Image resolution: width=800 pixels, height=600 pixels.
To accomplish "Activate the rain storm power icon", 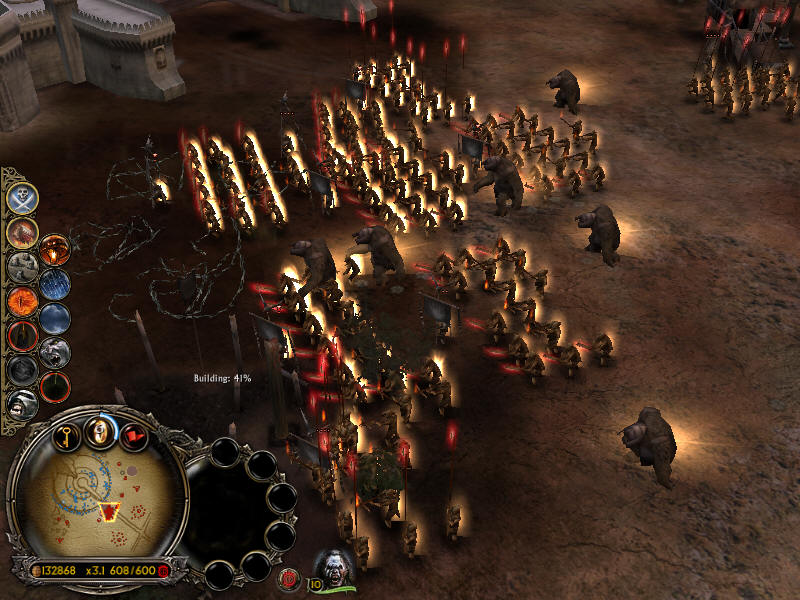I will tap(55, 283).
